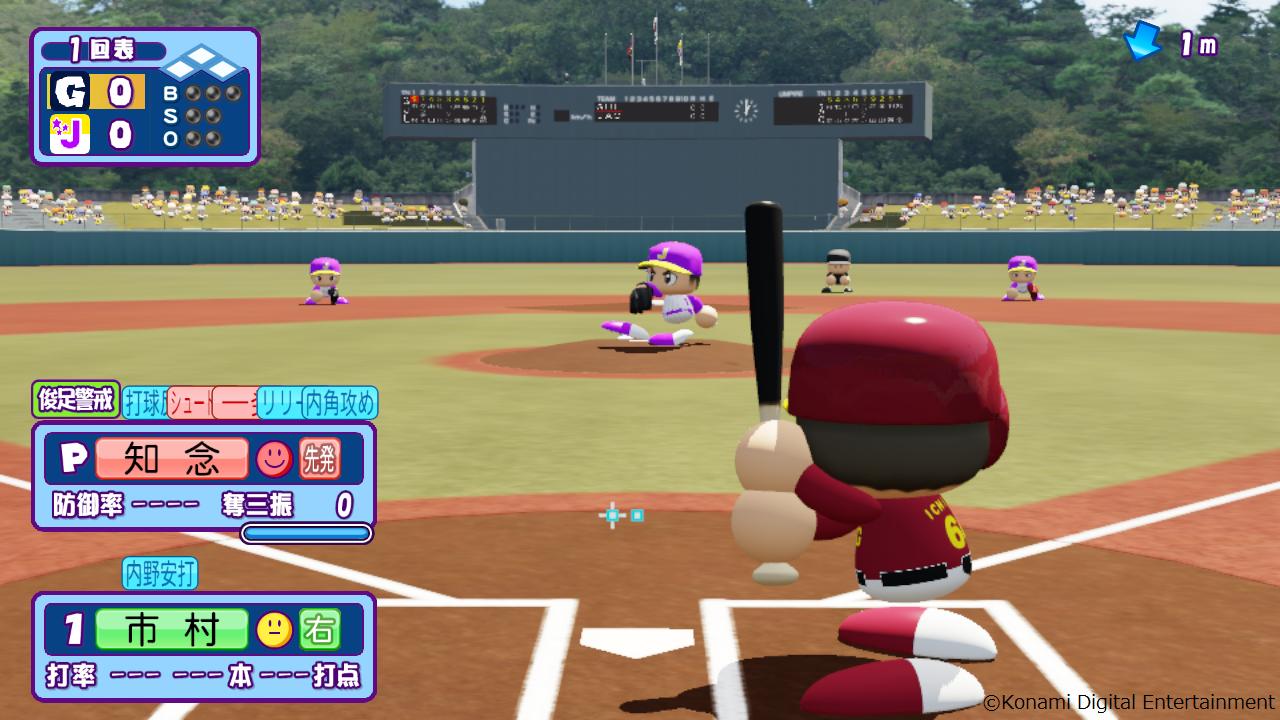
Task: Click the batter's yellow neutral condition face
Action: (x=274, y=629)
